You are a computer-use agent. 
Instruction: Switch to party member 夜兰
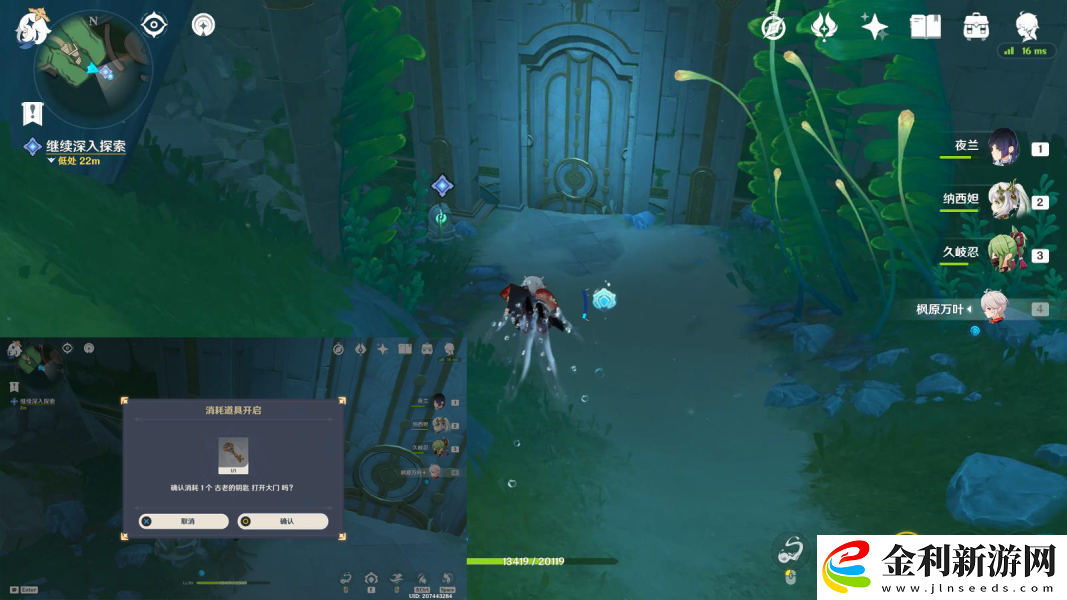click(x=1002, y=148)
